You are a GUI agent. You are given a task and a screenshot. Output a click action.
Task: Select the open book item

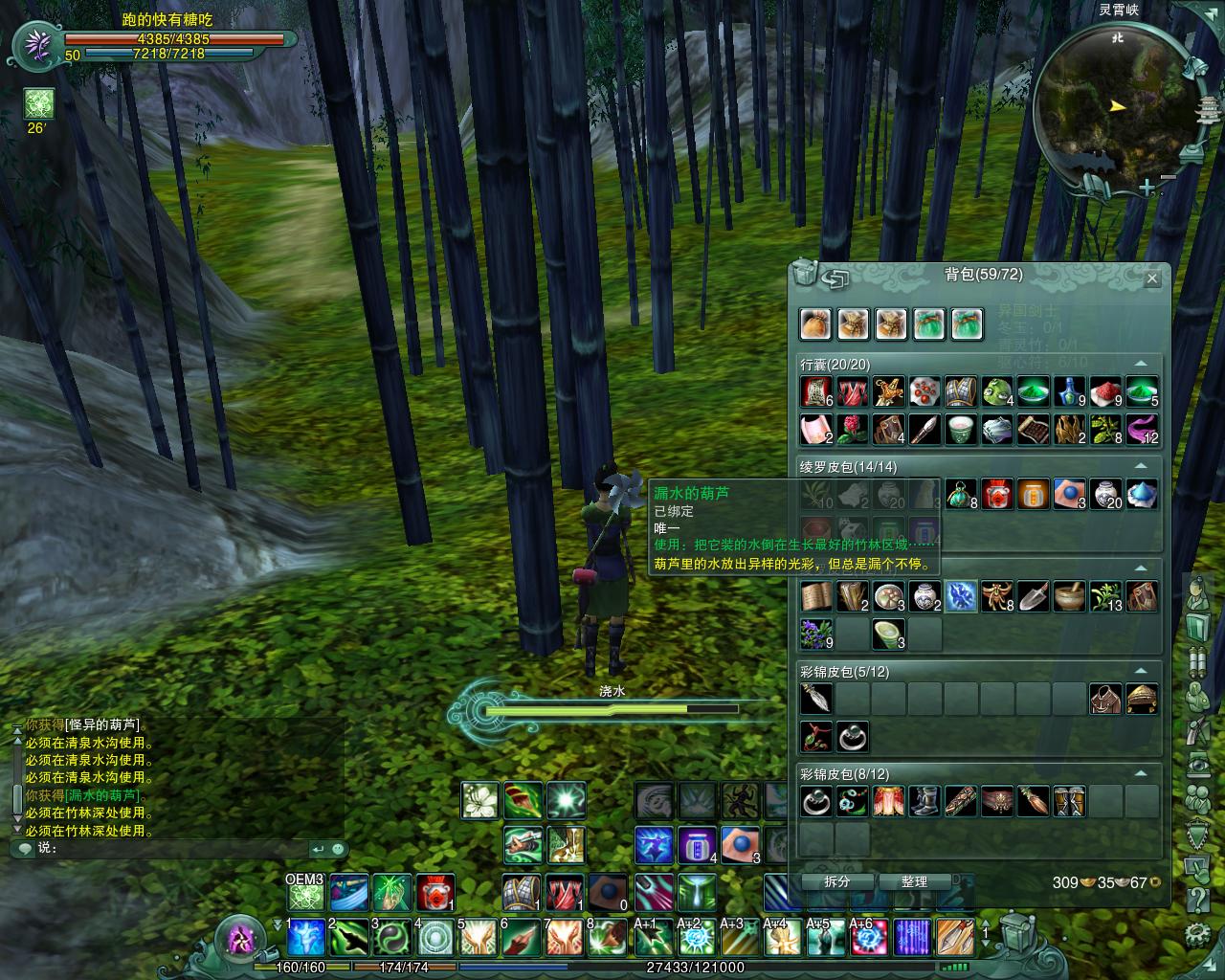(815, 596)
